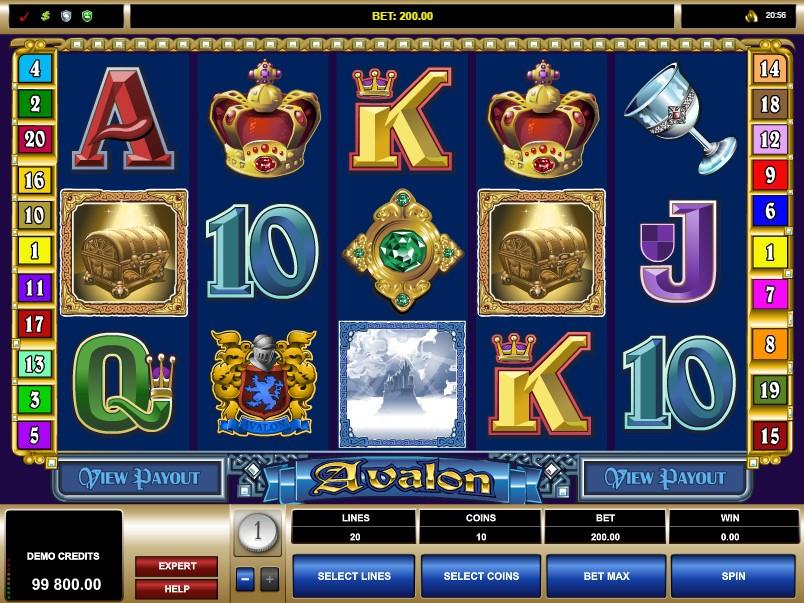Pick payline 5 marker
The height and width of the screenshot is (603, 804).
coord(35,435)
